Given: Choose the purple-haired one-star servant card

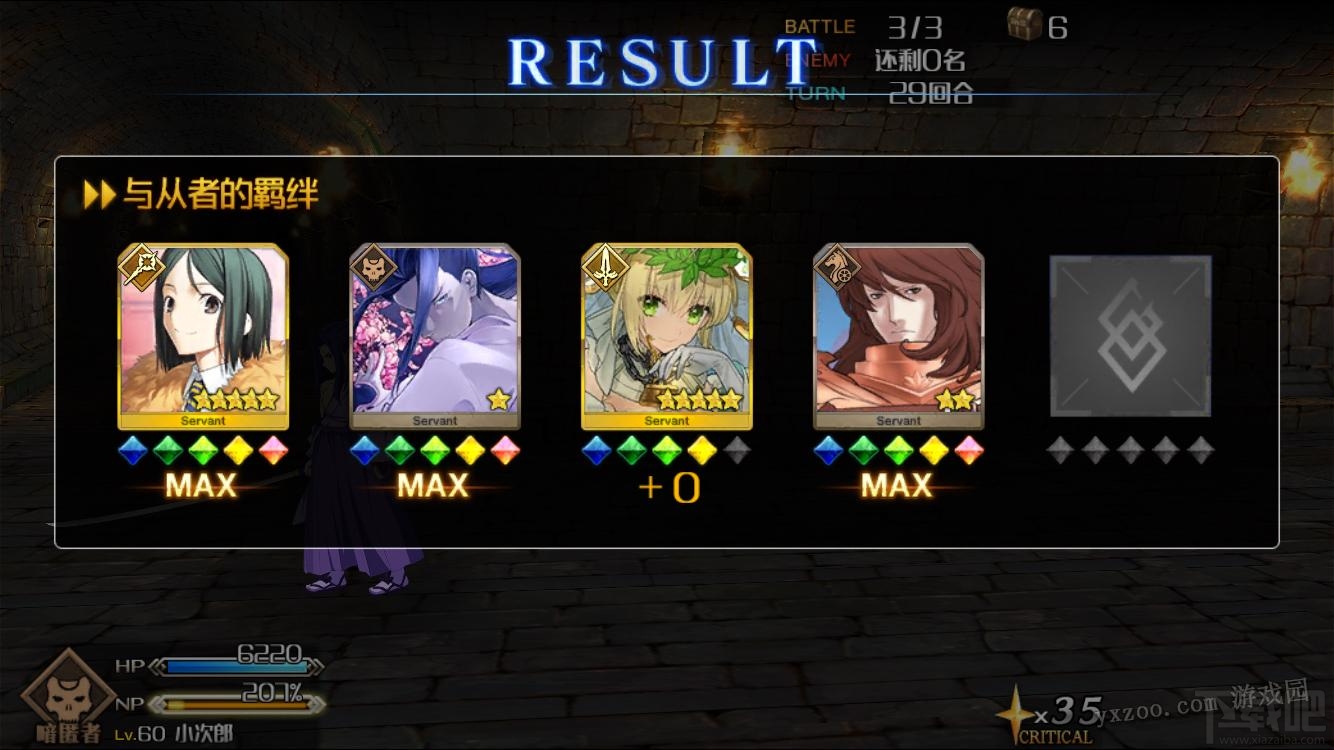Looking at the screenshot, I should point(435,336).
